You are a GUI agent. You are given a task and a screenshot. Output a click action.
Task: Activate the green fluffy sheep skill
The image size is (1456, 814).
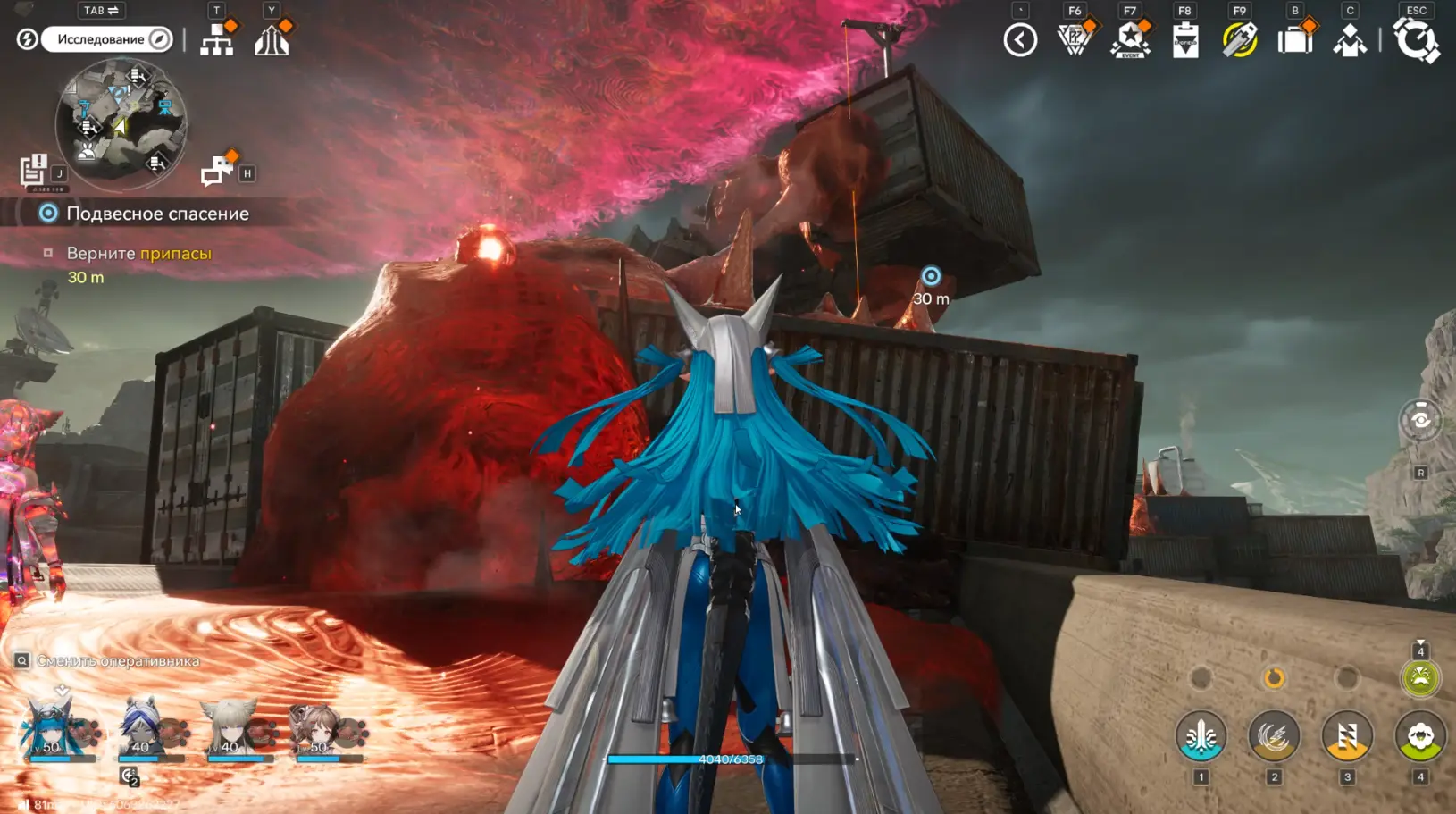coord(1420,737)
